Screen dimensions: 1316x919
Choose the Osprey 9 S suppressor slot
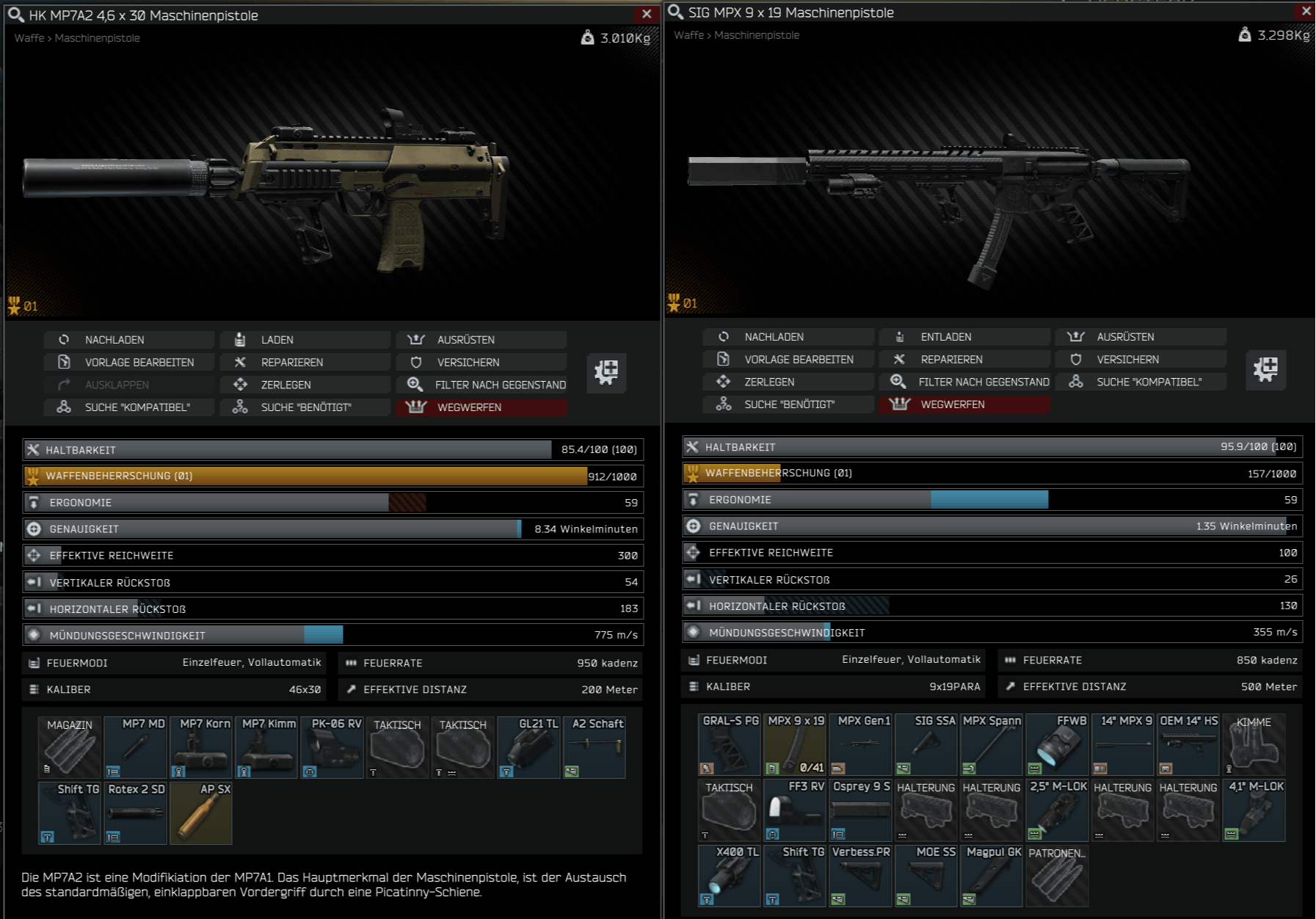(861, 810)
